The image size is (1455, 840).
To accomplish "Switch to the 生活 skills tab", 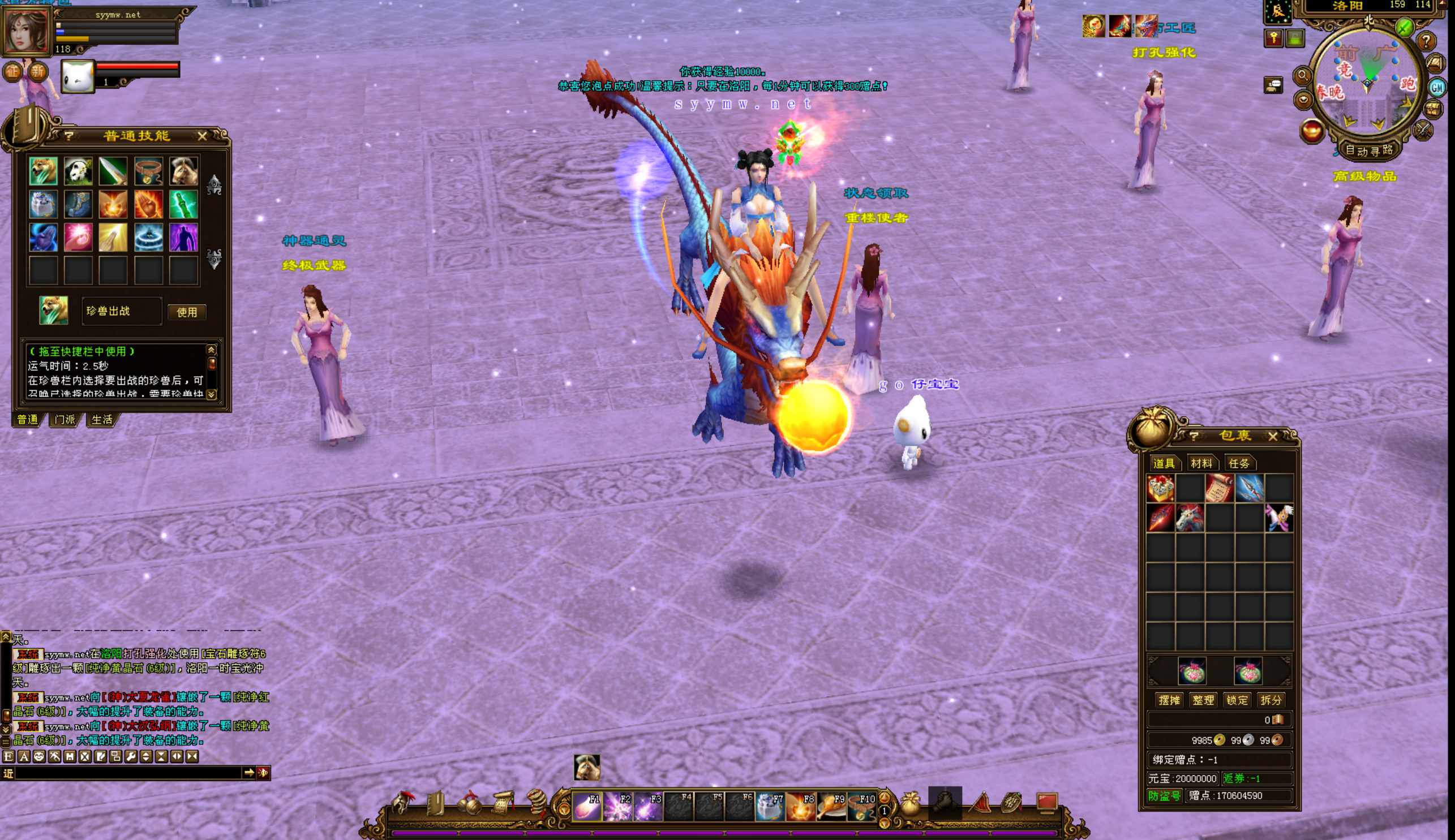I will click(x=102, y=419).
